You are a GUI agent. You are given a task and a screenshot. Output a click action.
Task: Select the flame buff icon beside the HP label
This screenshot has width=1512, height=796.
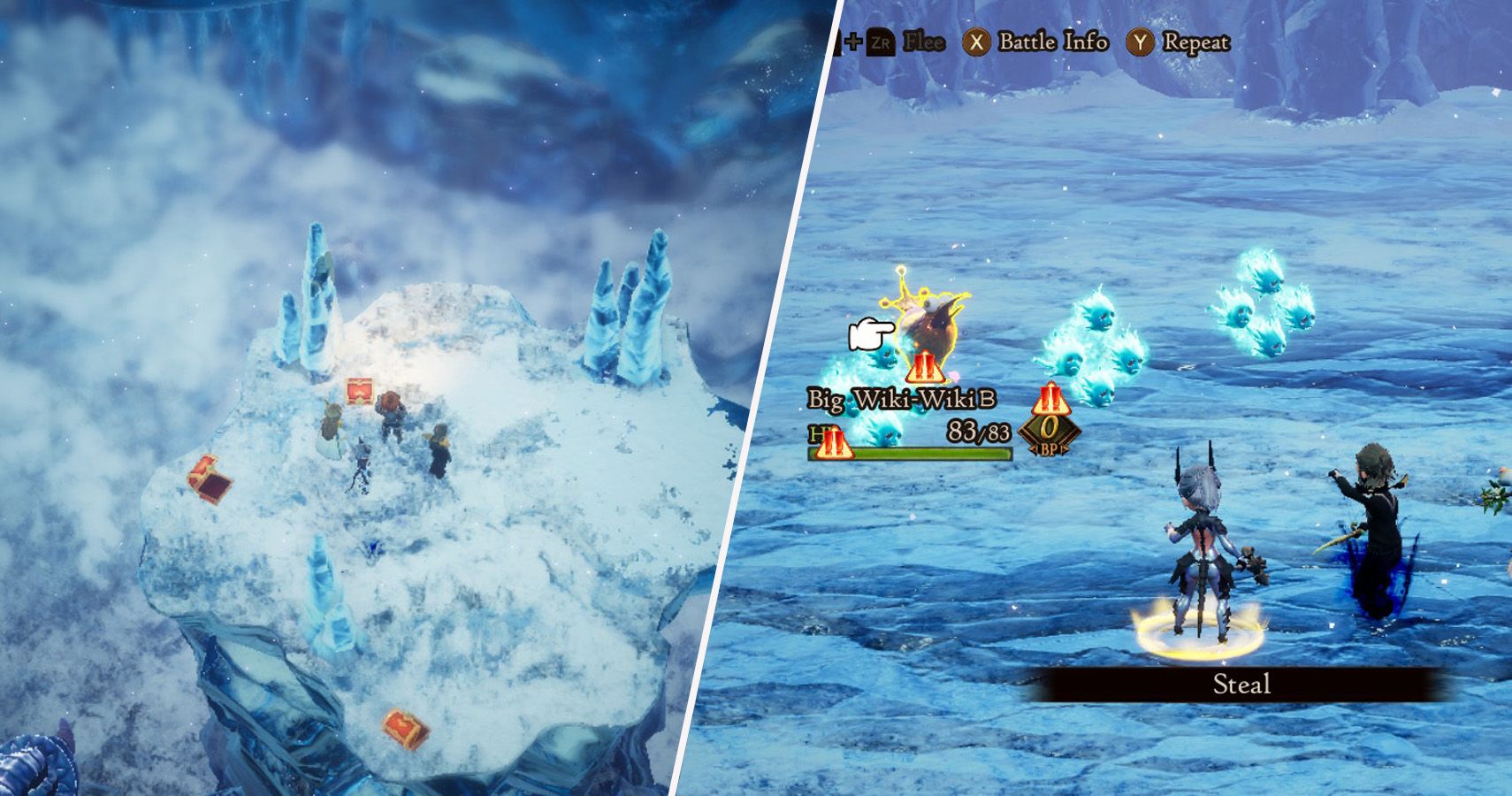point(834,445)
